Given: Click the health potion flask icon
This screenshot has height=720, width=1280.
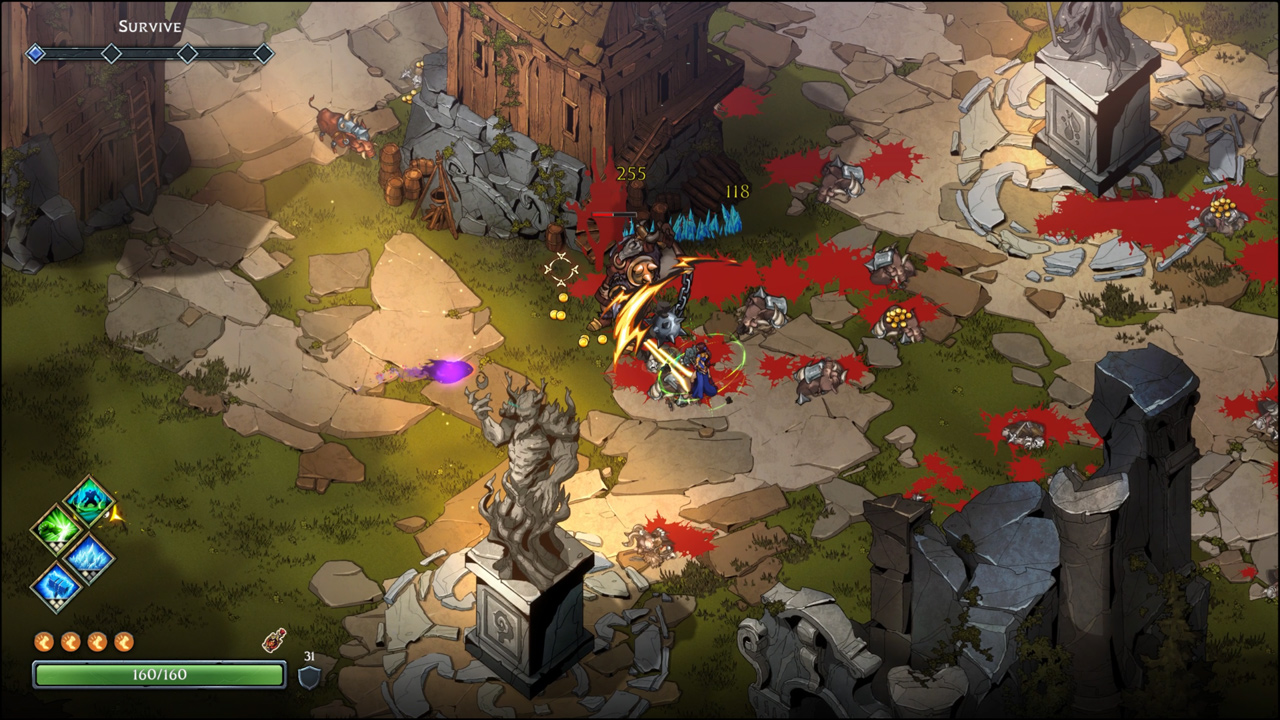Looking at the screenshot, I should [x=272, y=641].
